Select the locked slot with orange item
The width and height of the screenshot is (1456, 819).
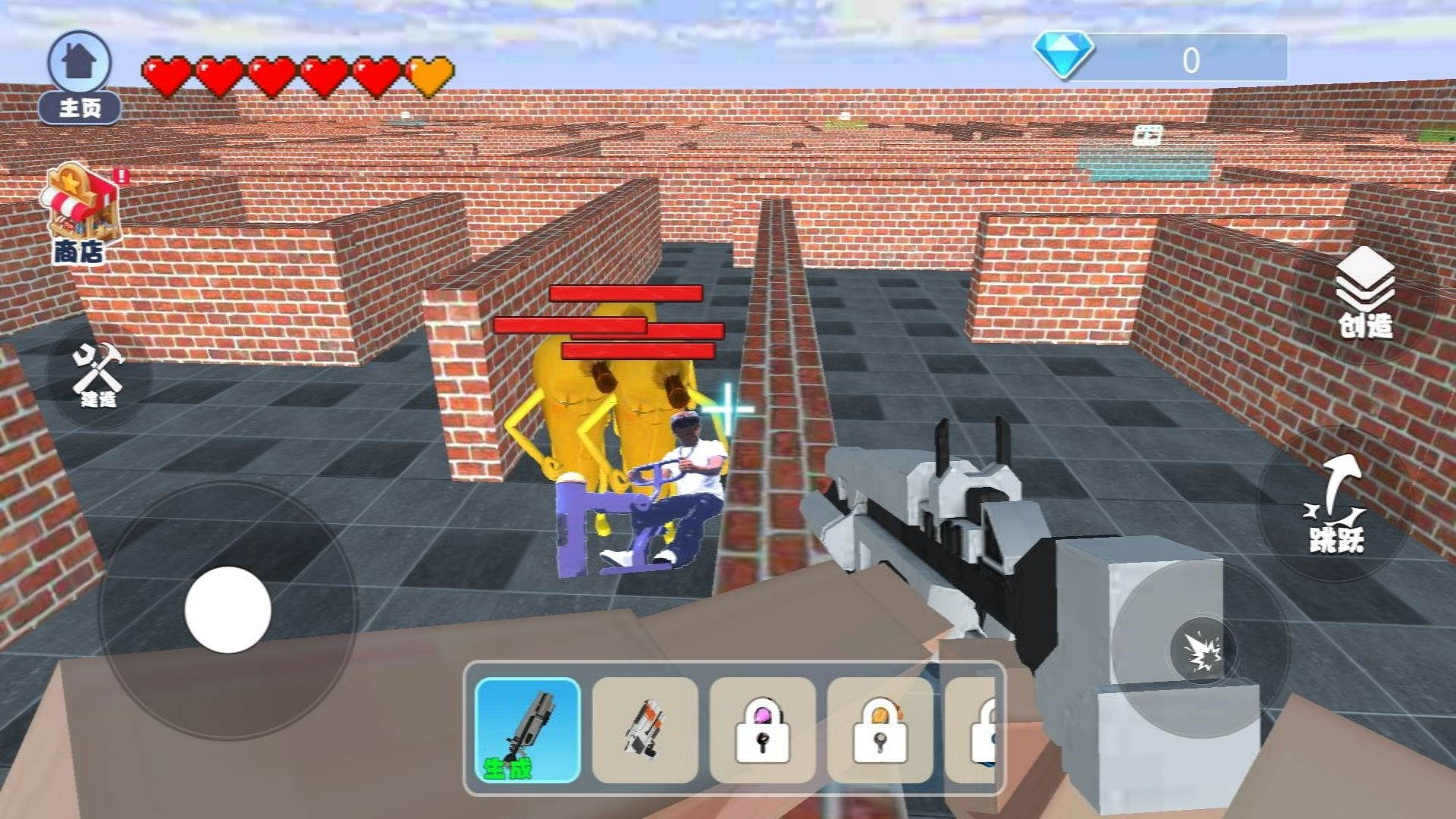coord(880,730)
